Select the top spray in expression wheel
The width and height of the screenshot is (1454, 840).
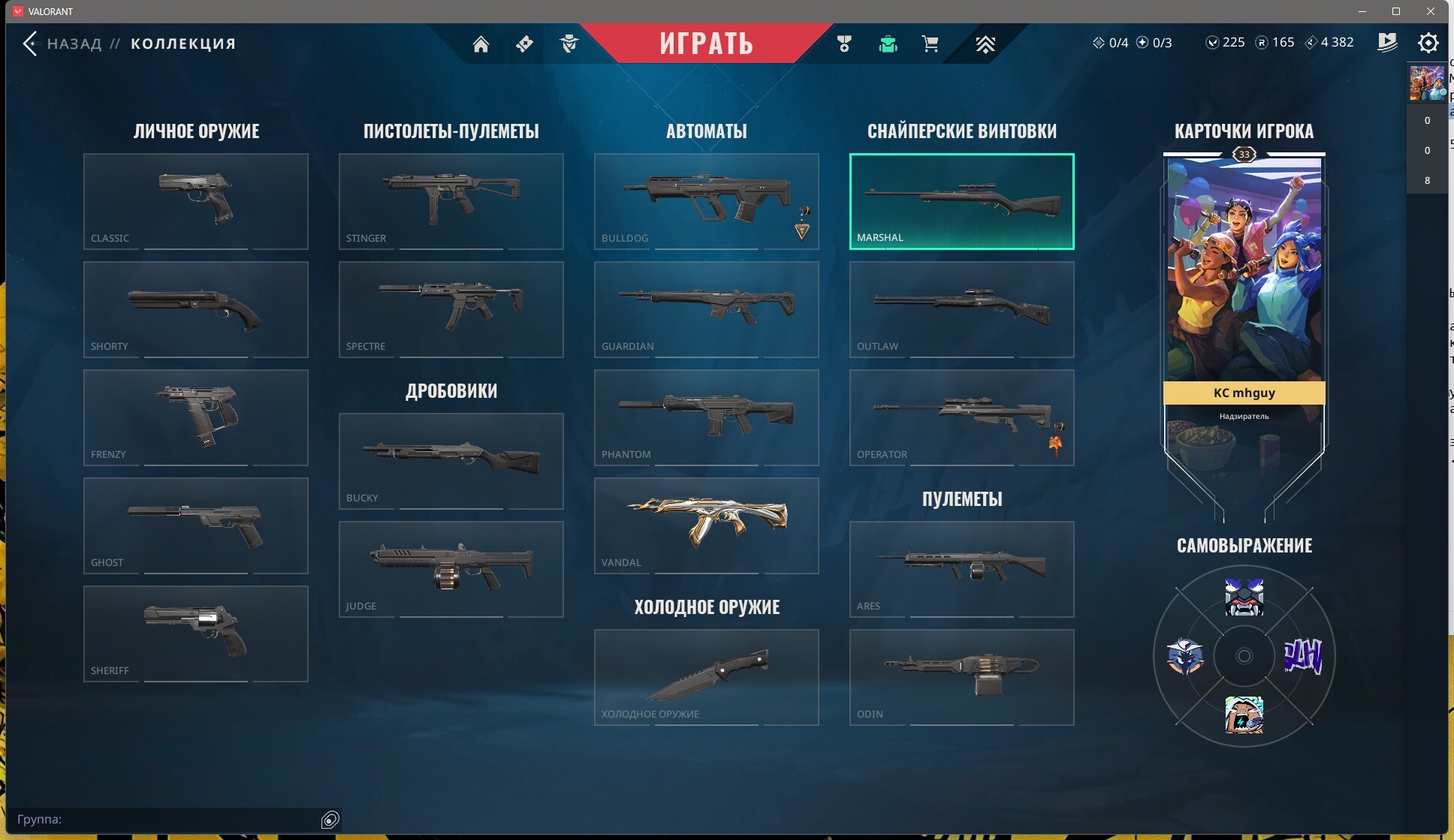(x=1244, y=598)
